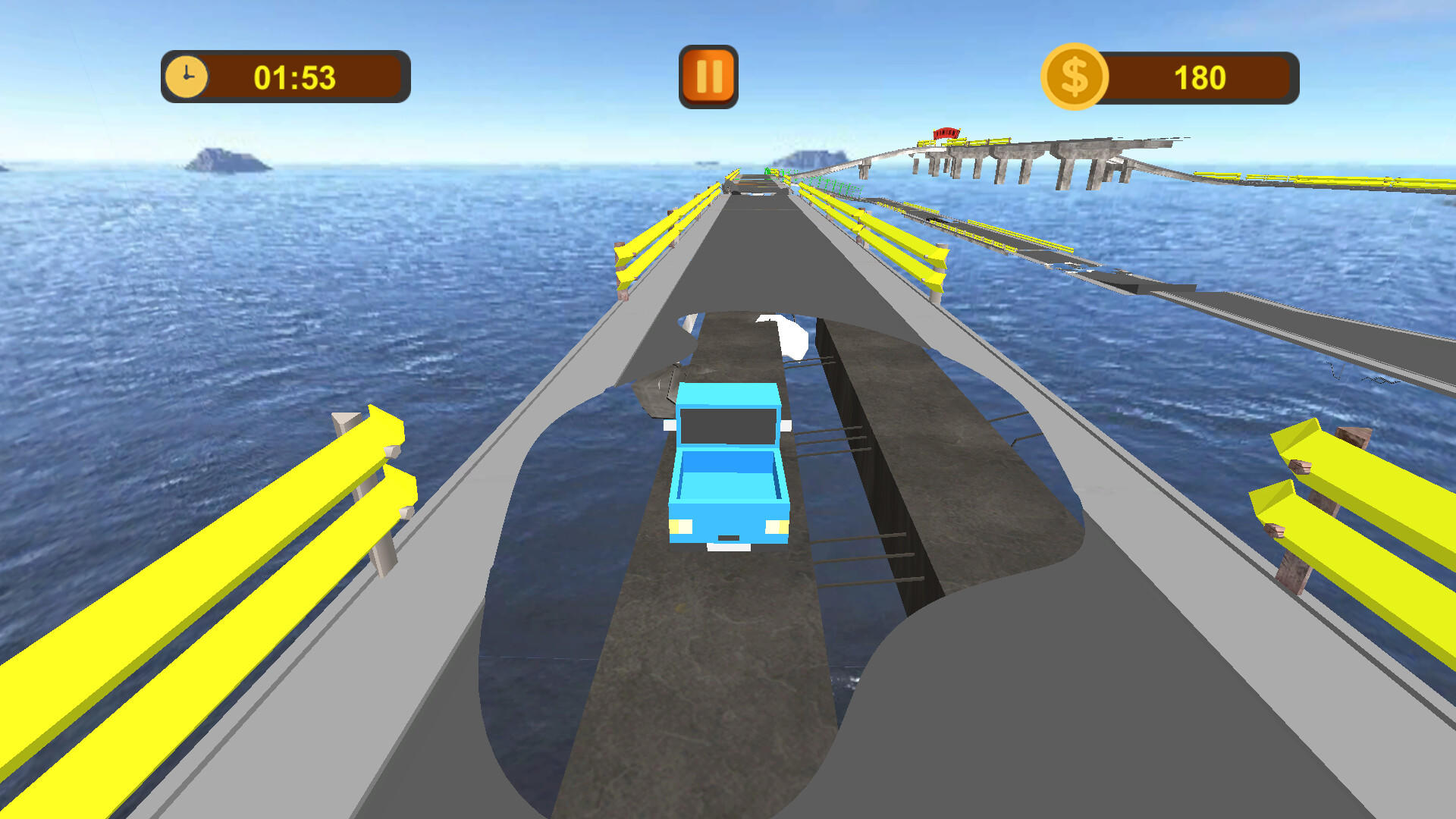Screen dimensions: 1456x819
Task: Click the truck's black windshield
Action: tap(726, 425)
